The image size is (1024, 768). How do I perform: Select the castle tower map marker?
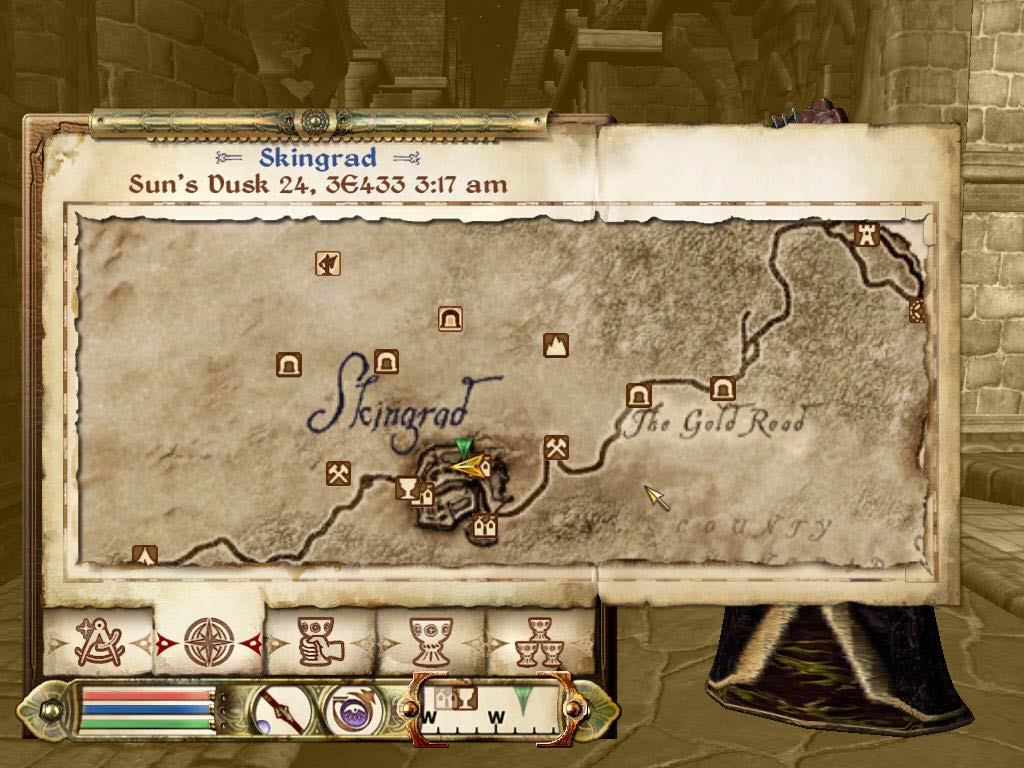point(866,236)
